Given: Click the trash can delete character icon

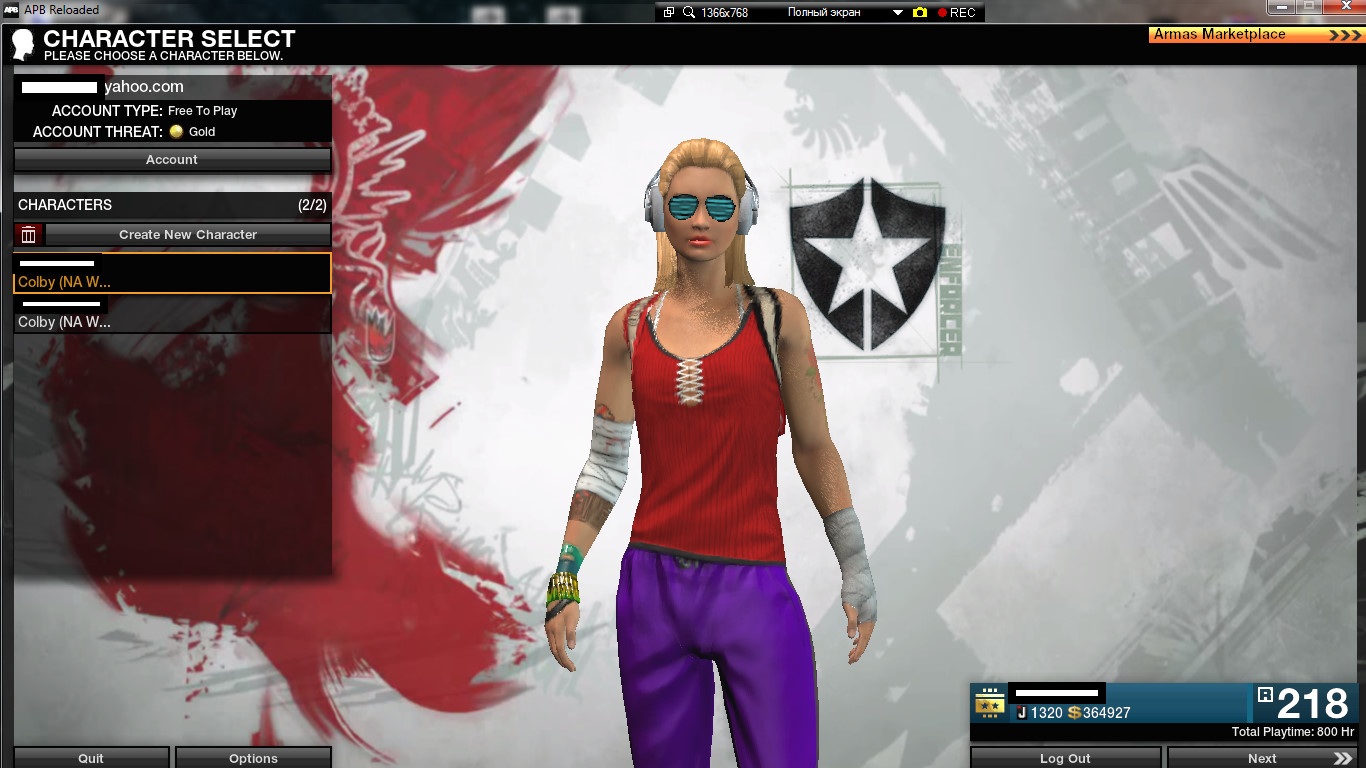Looking at the screenshot, I should tap(29, 235).
